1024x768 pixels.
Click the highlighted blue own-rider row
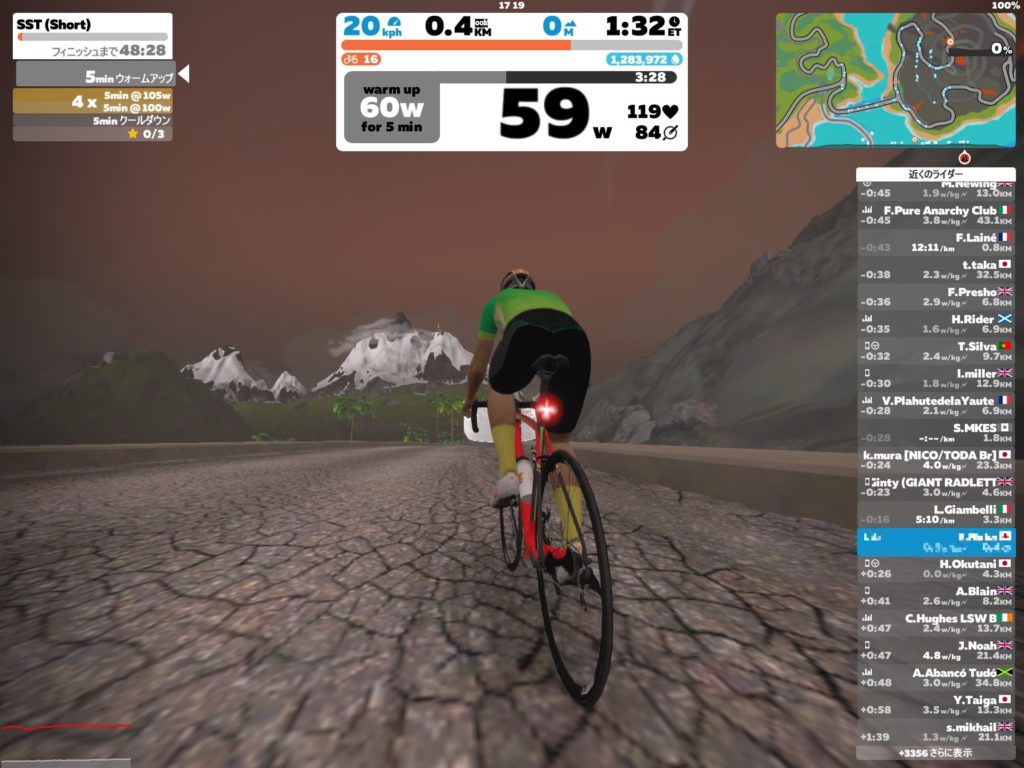935,541
